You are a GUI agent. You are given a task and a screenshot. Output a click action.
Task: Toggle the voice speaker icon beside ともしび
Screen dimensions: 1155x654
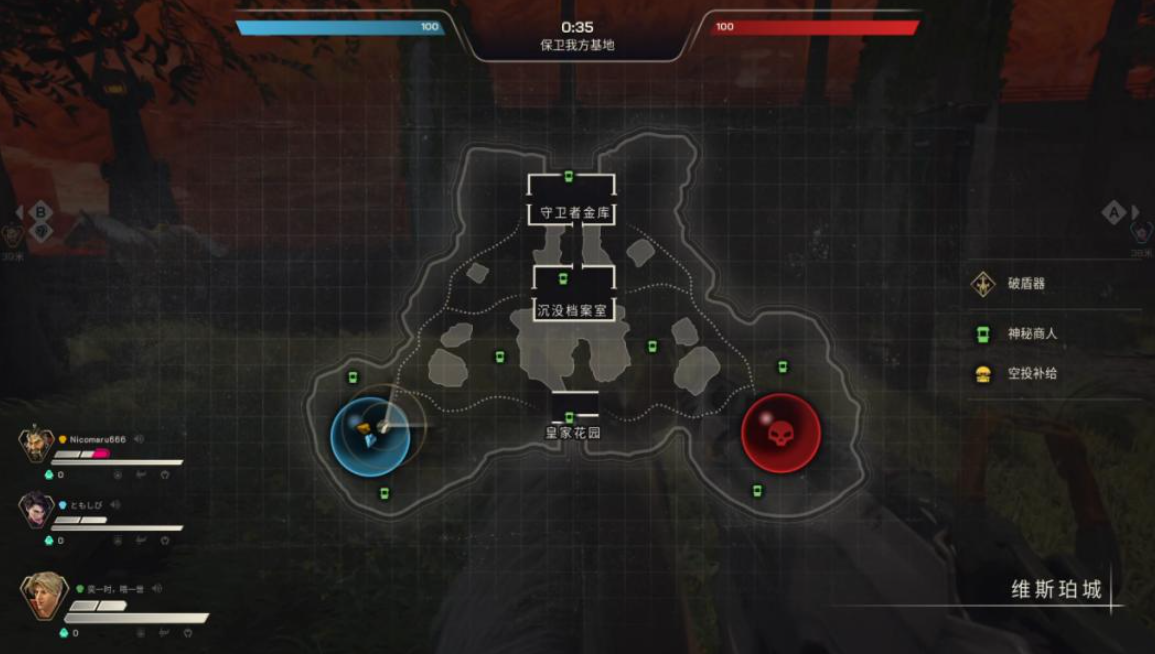115,505
